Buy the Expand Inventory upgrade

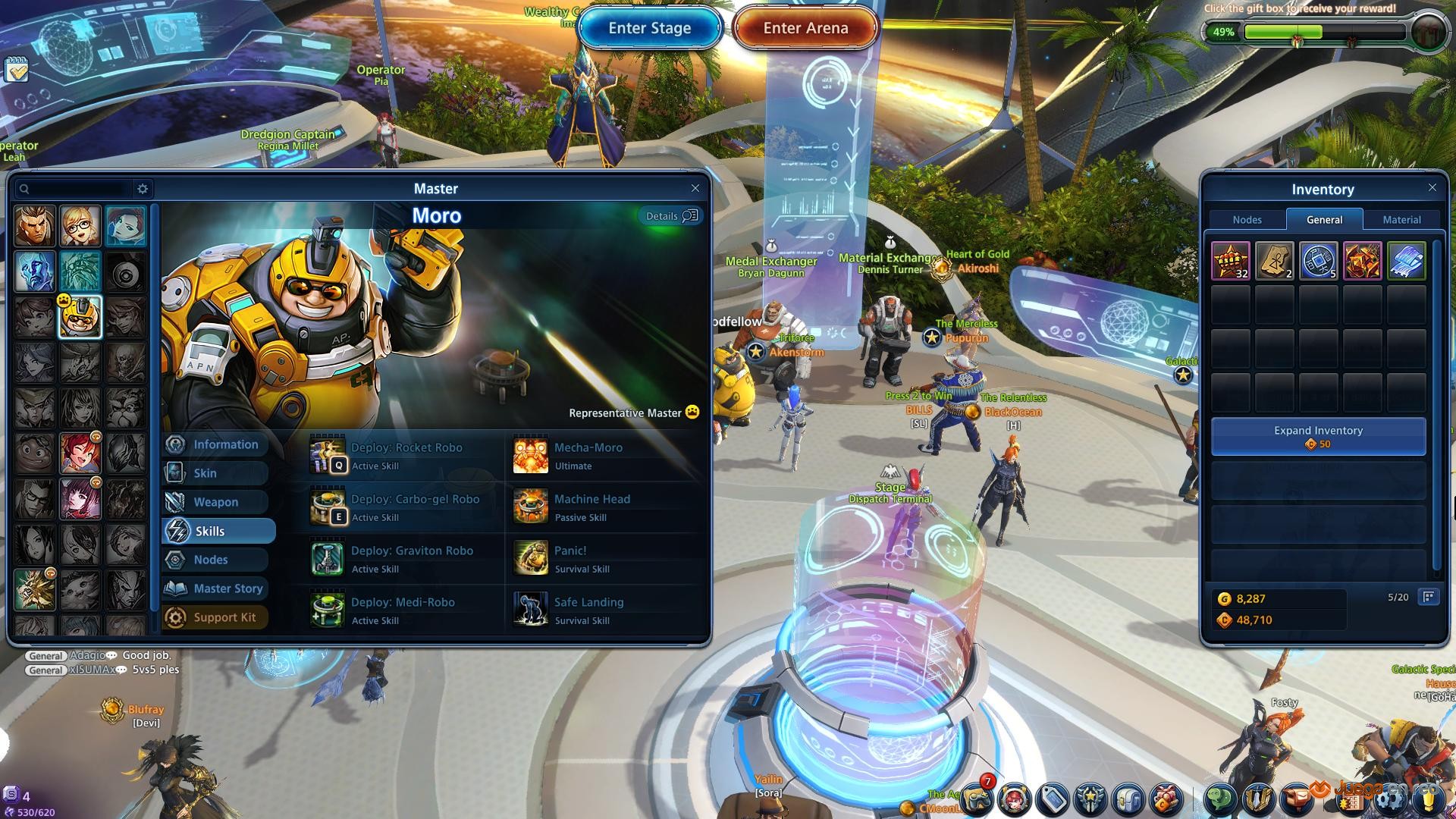pos(1318,437)
